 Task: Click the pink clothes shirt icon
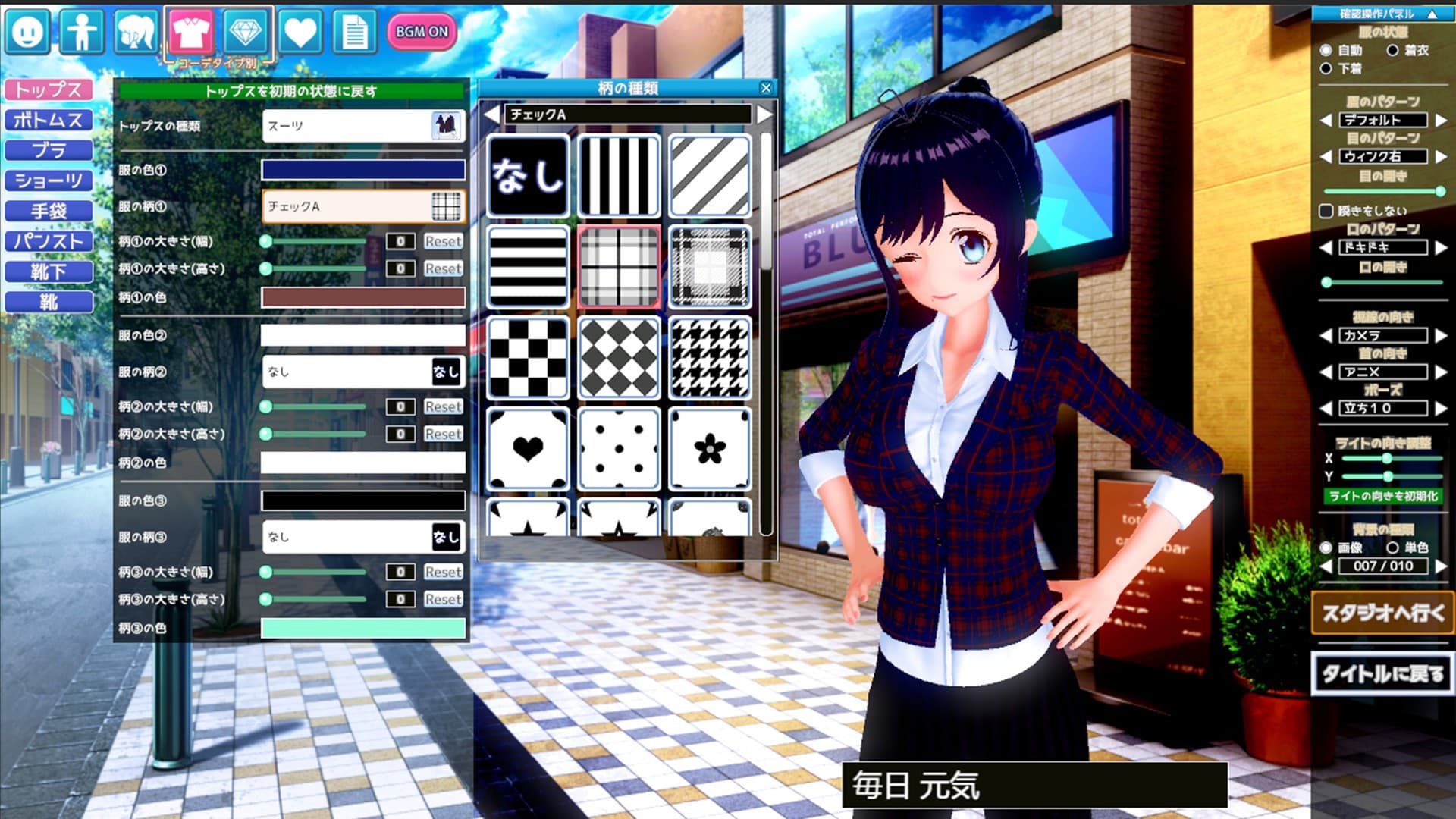pyautogui.click(x=192, y=32)
